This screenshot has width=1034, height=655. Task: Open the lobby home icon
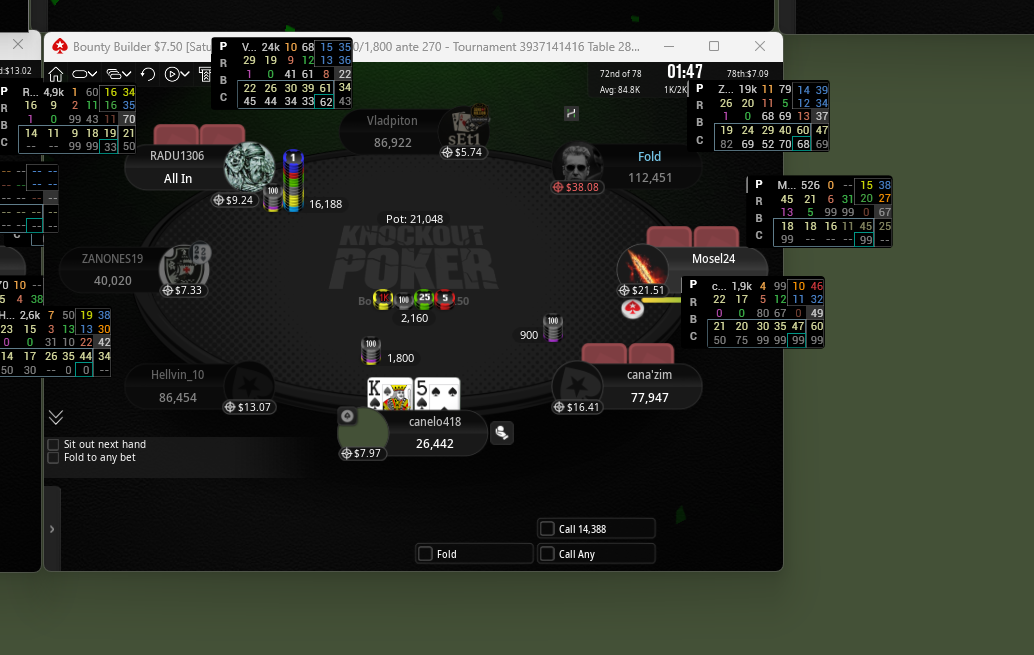click(x=56, y=74)
